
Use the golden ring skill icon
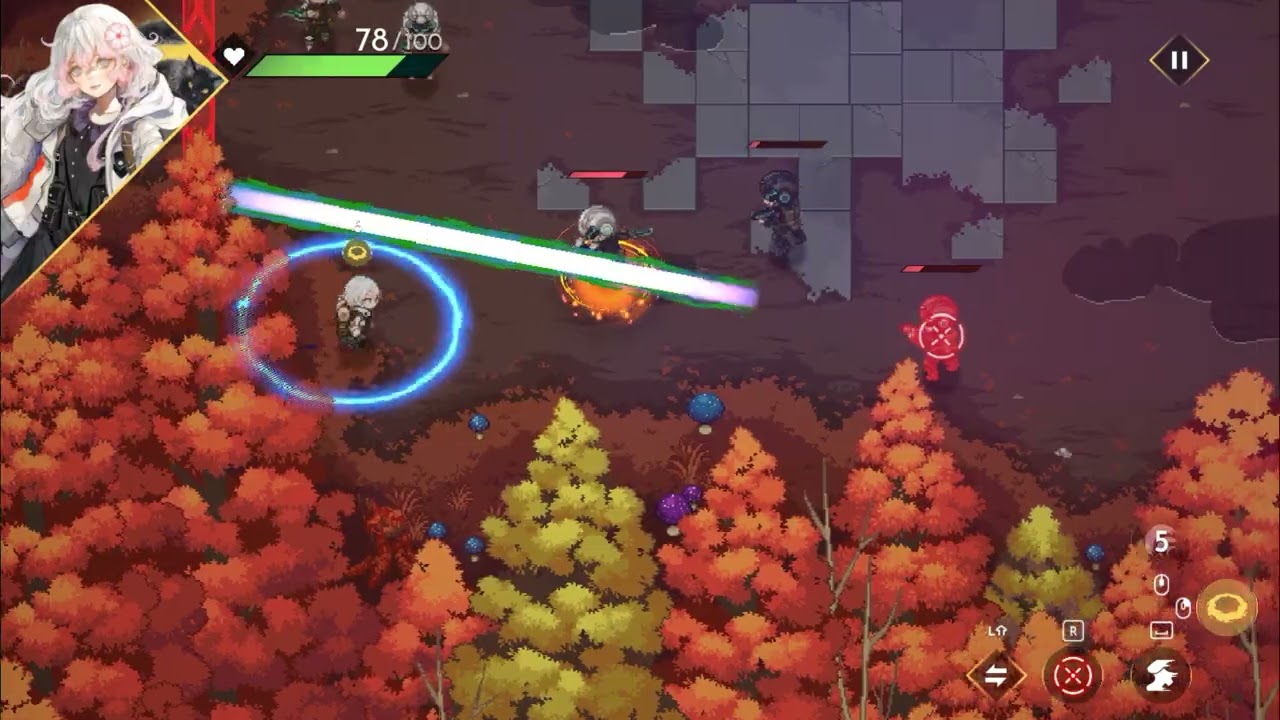pos(1226,607)
